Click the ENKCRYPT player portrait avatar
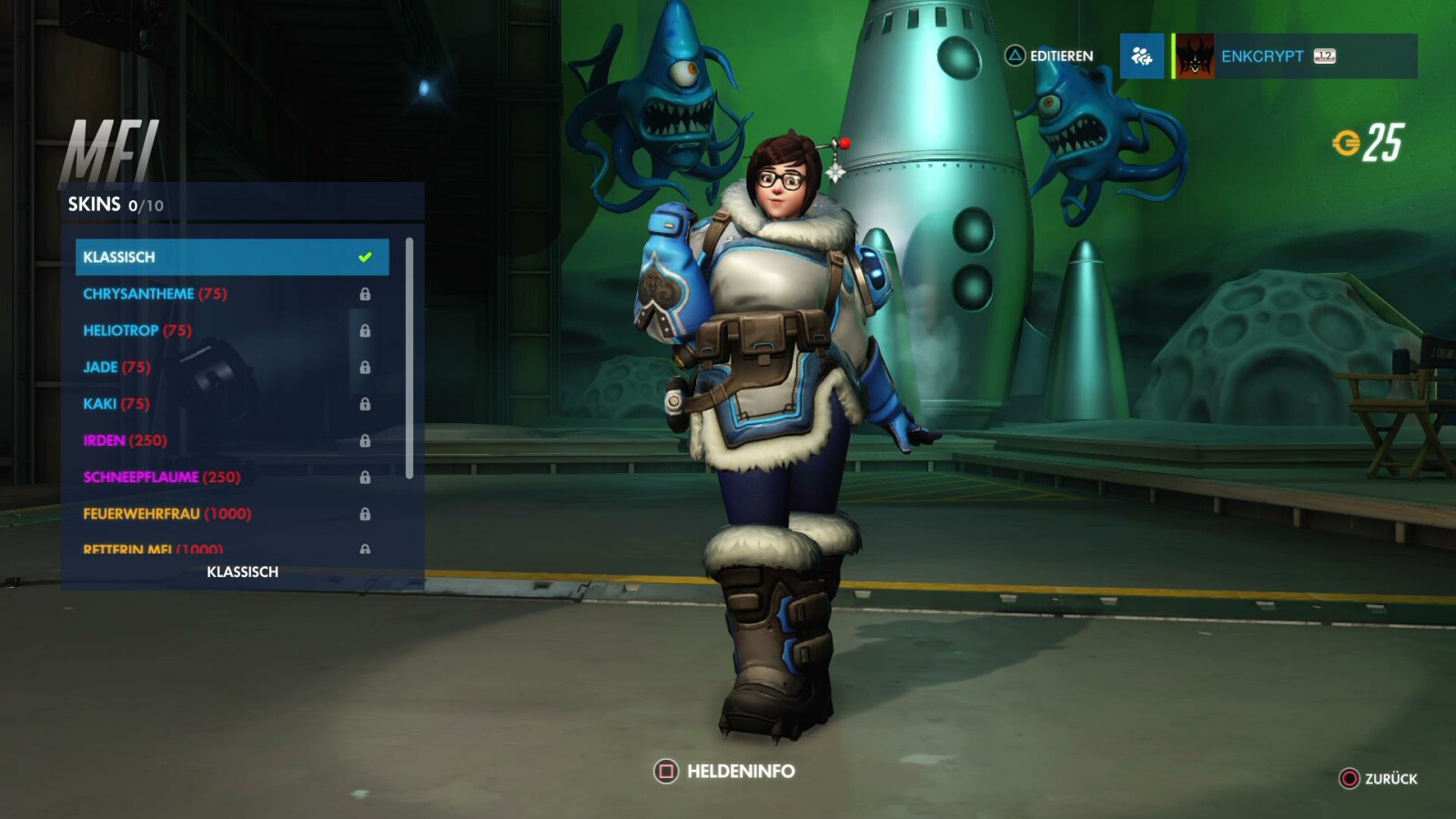The width and height of the screenshot is (1456, 819). (x=1194, y=56)
